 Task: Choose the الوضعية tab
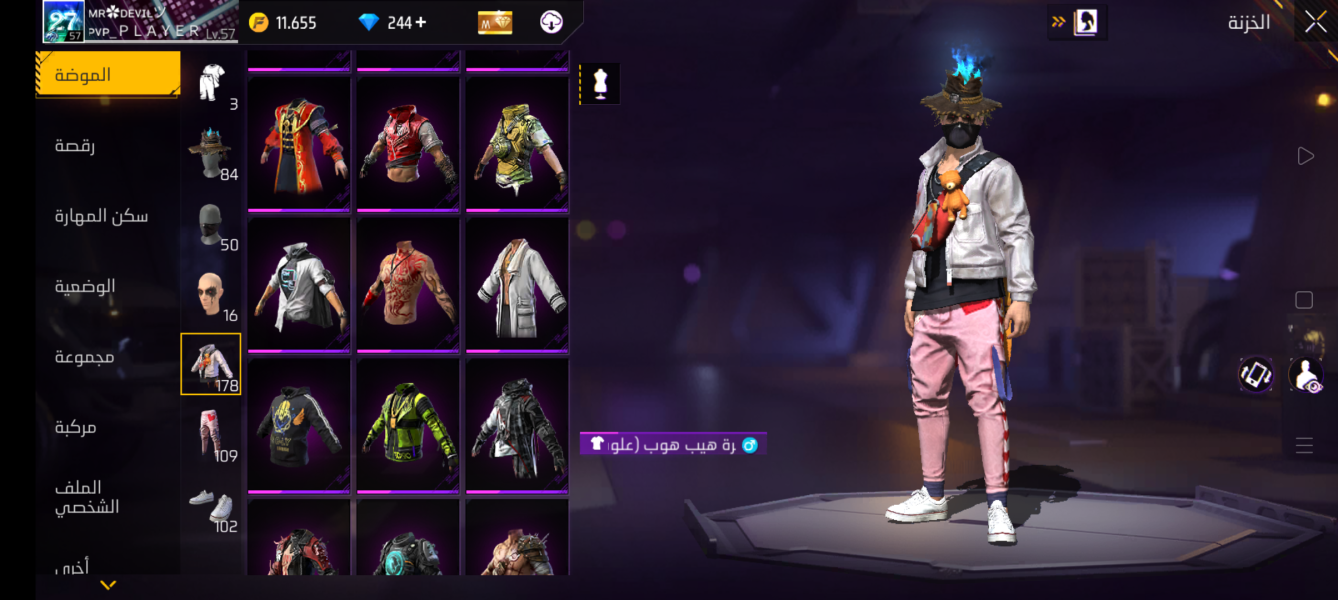click(x=85, y=287)
